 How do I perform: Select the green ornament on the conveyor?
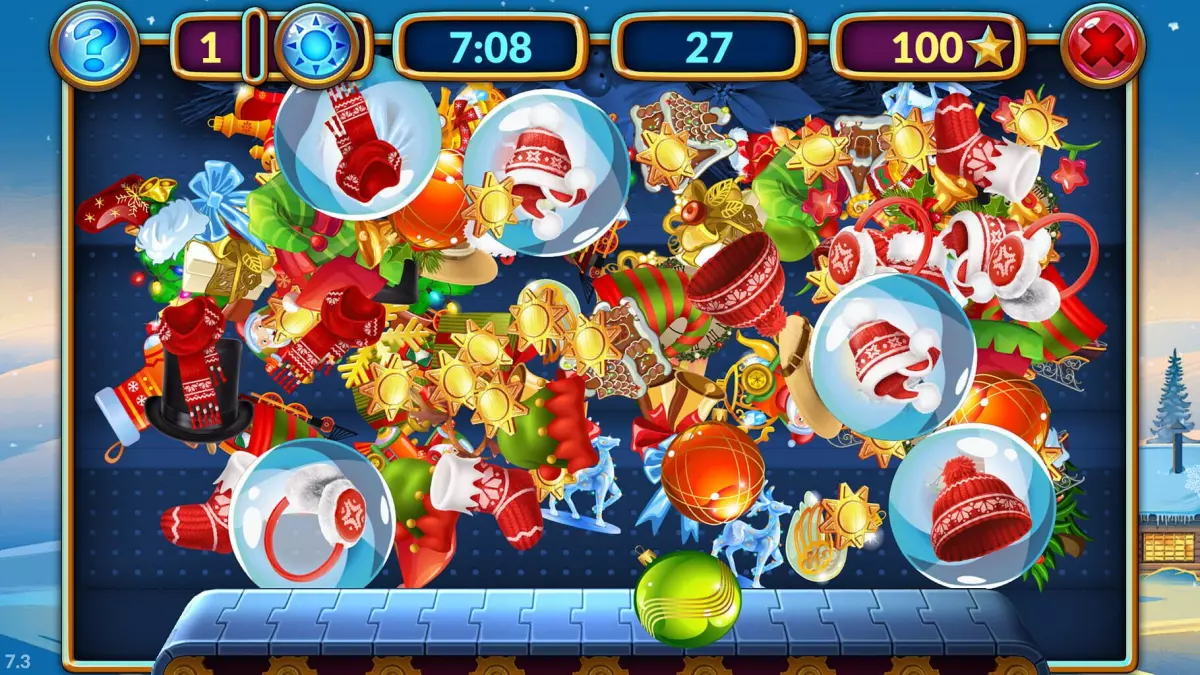click(688, 598)
